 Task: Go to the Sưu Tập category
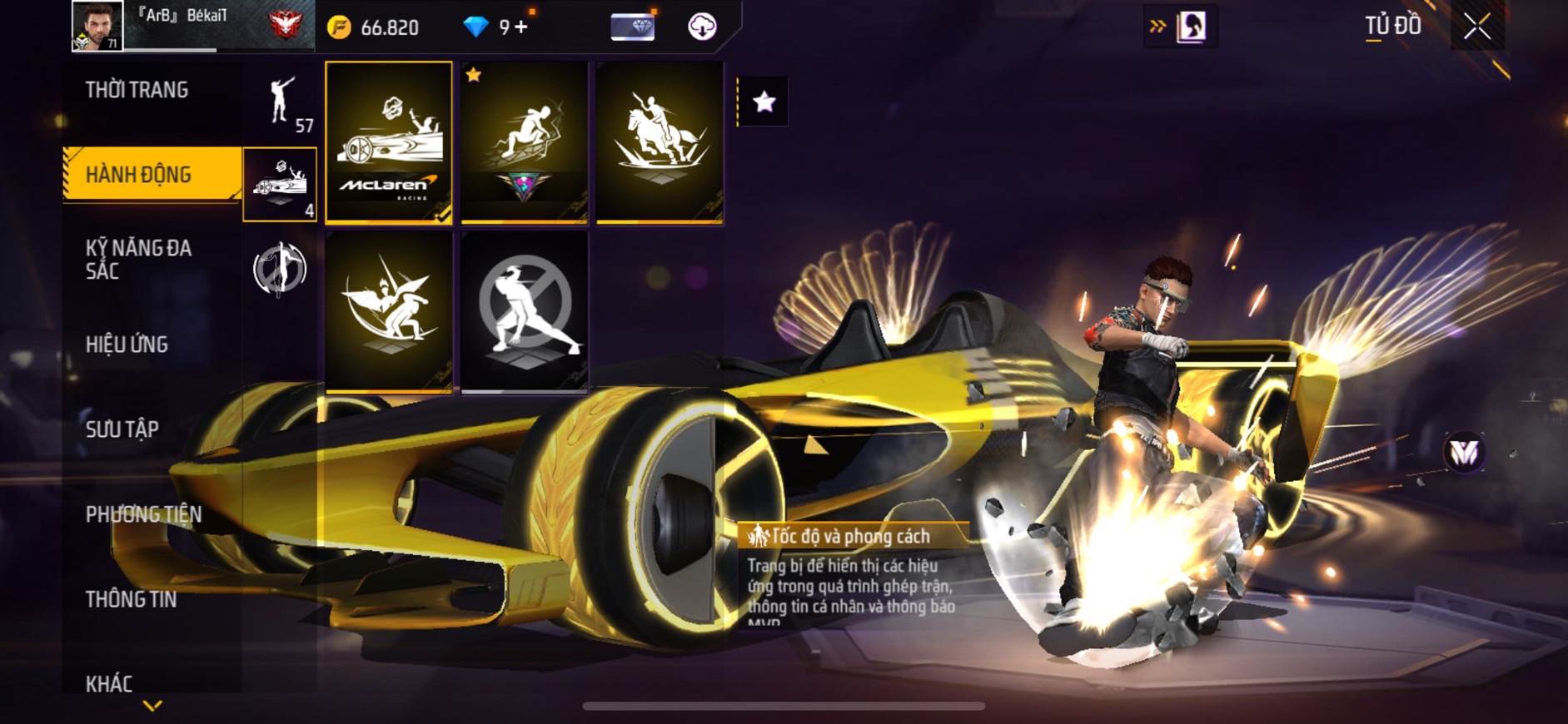(122, 429)
